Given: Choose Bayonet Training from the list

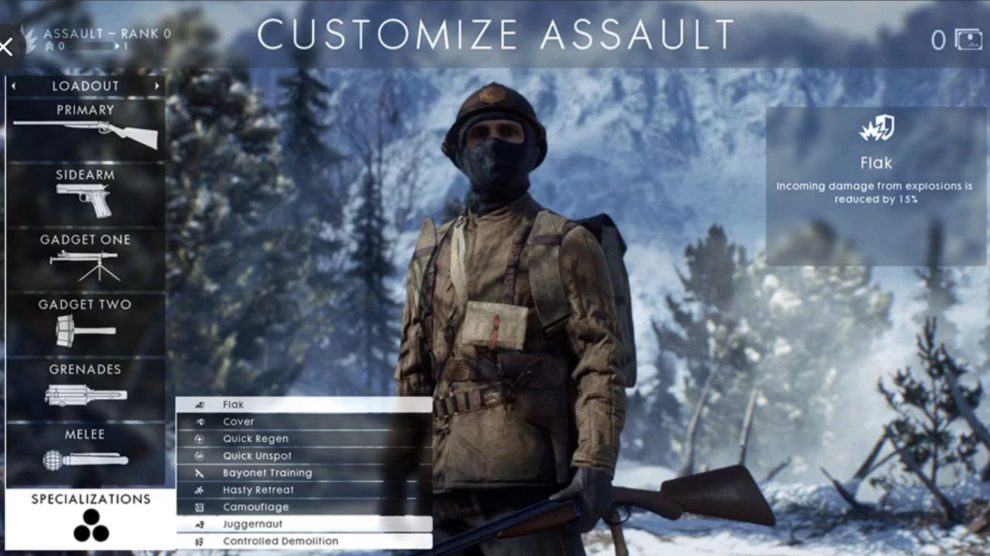Looking at the screenshot, I should [304, 473].
